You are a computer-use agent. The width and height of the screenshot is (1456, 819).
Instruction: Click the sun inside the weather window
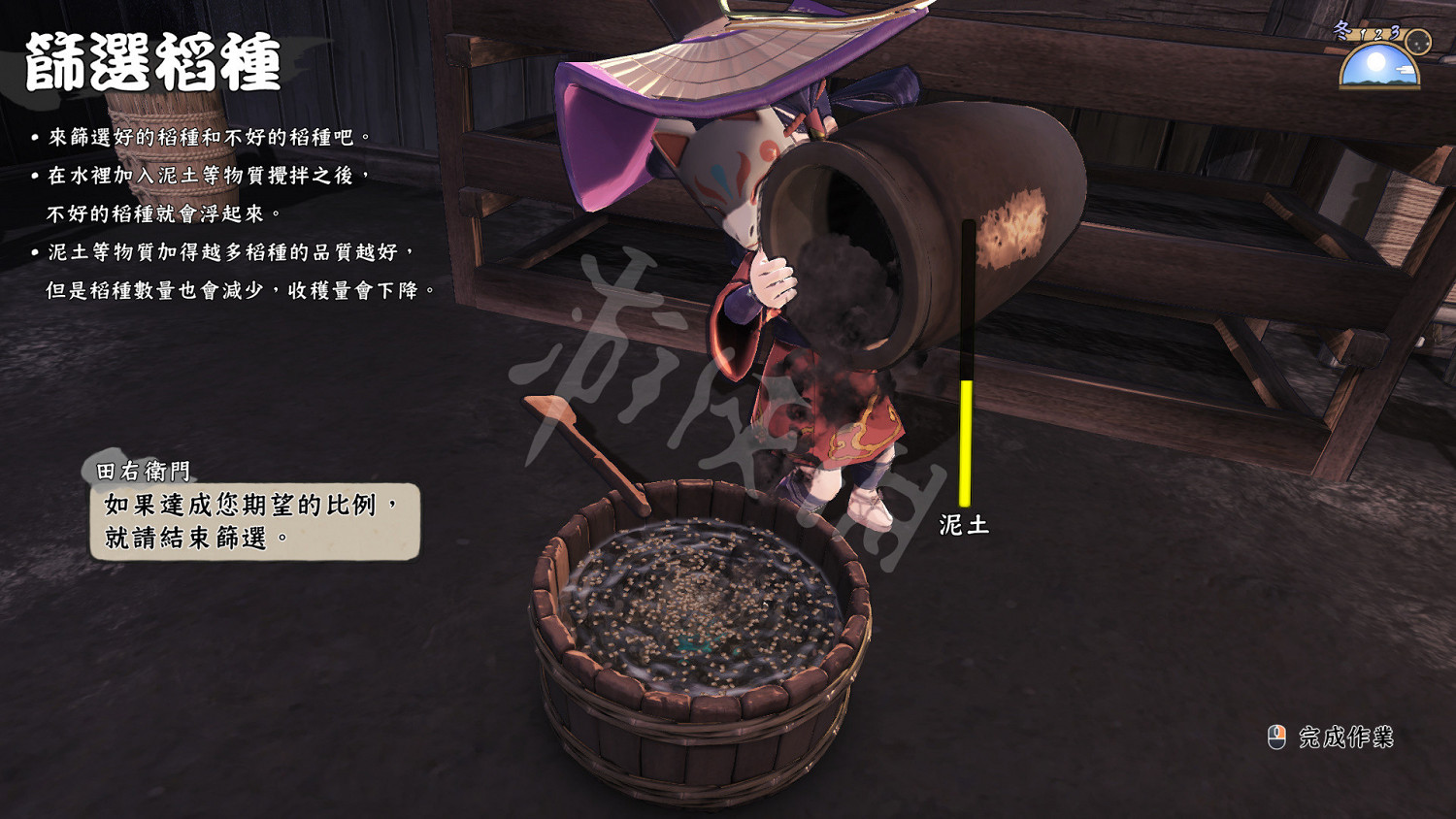[x=1376, y=61]
